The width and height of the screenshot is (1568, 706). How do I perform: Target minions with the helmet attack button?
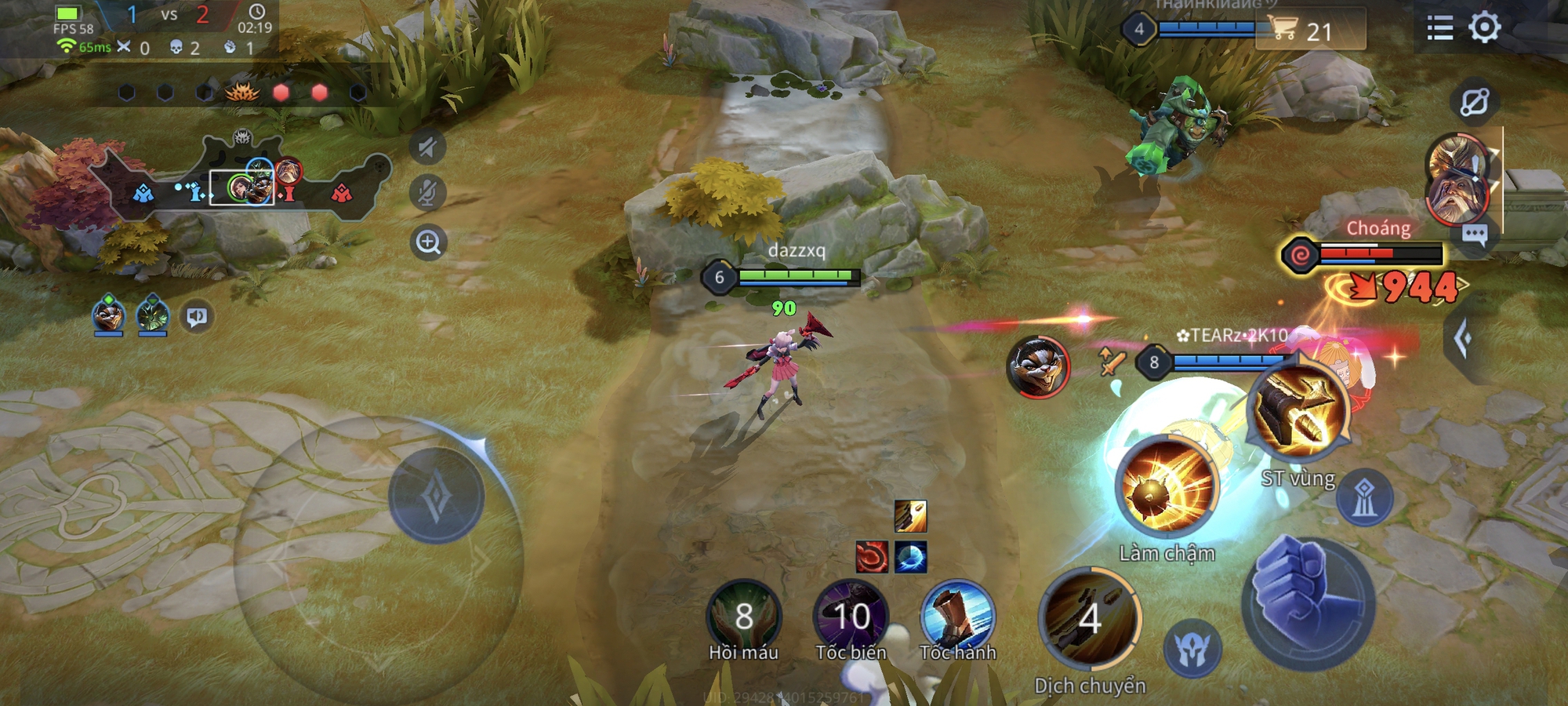point(1192,648)
